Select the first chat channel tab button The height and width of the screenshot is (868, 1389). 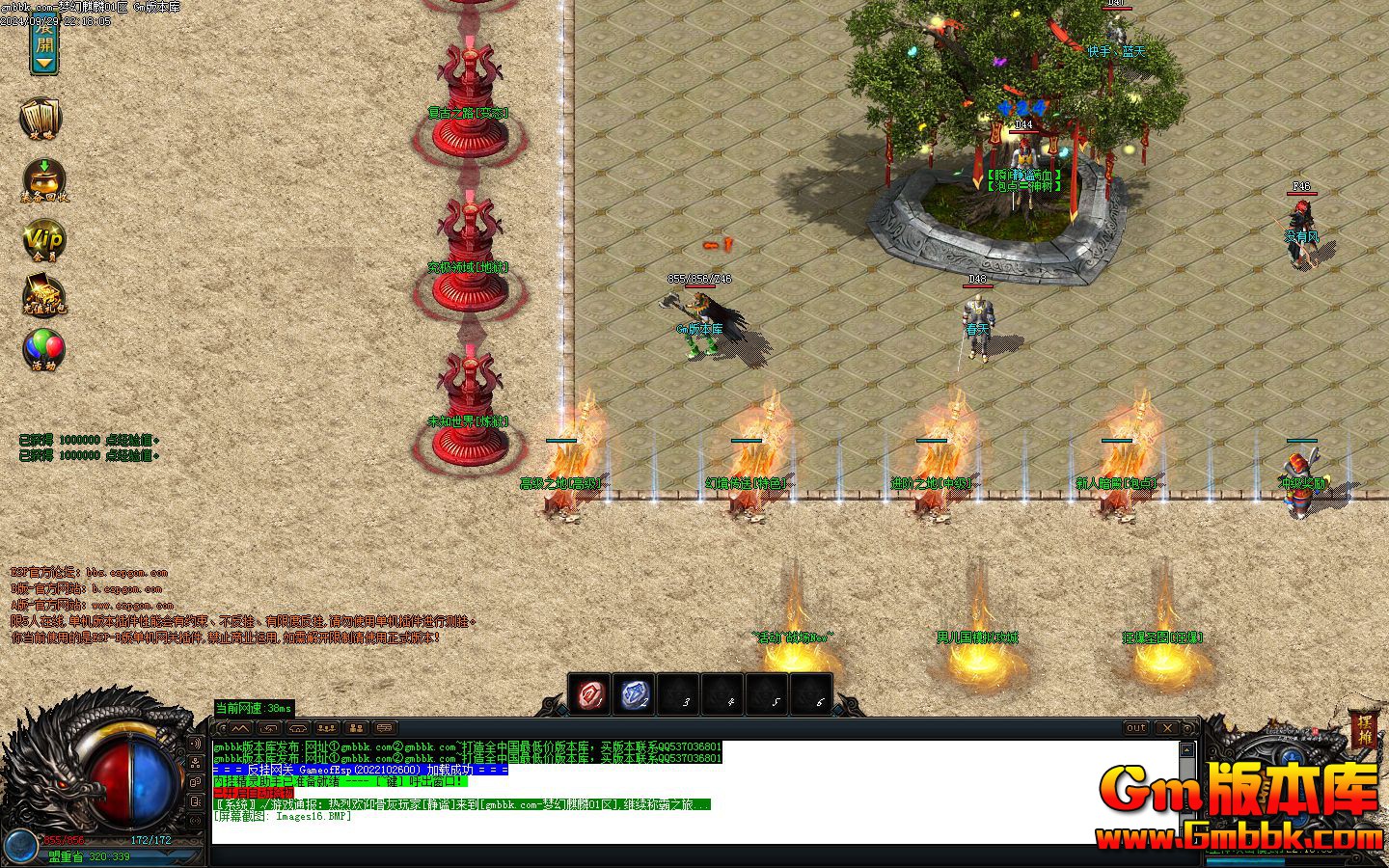coord(239,728)
